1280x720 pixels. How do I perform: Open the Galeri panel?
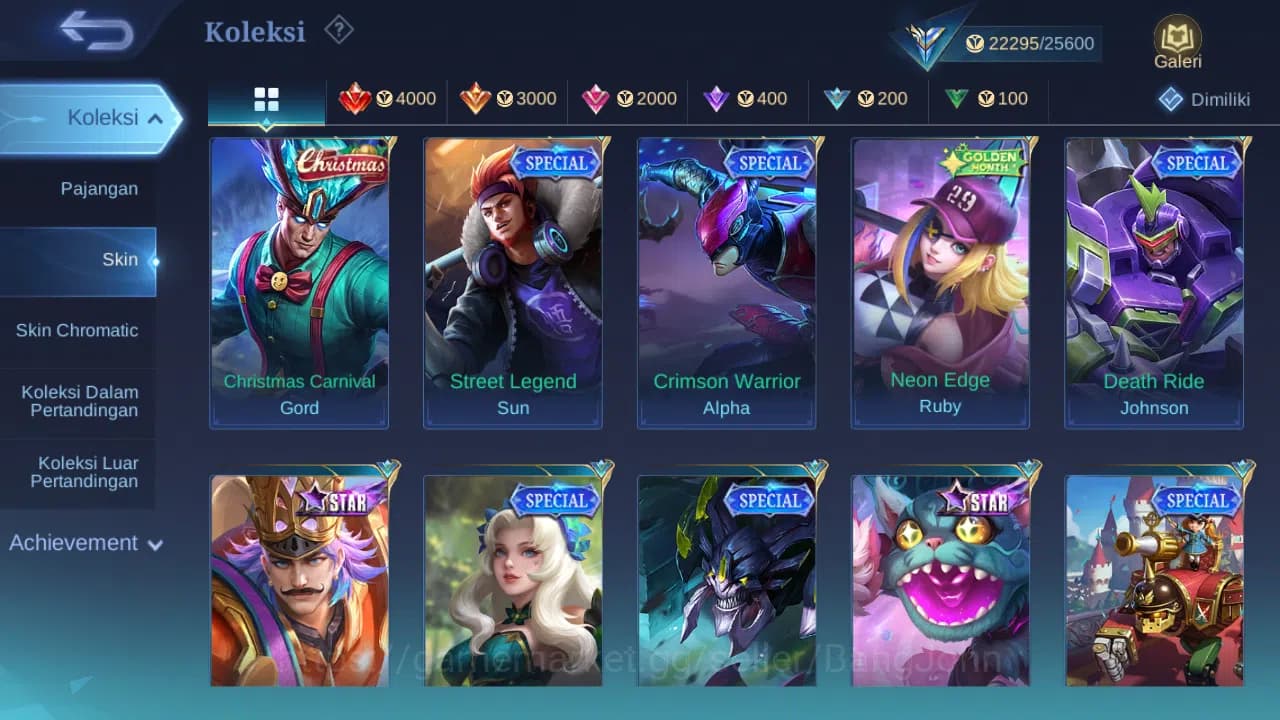tap(1176, 40)
